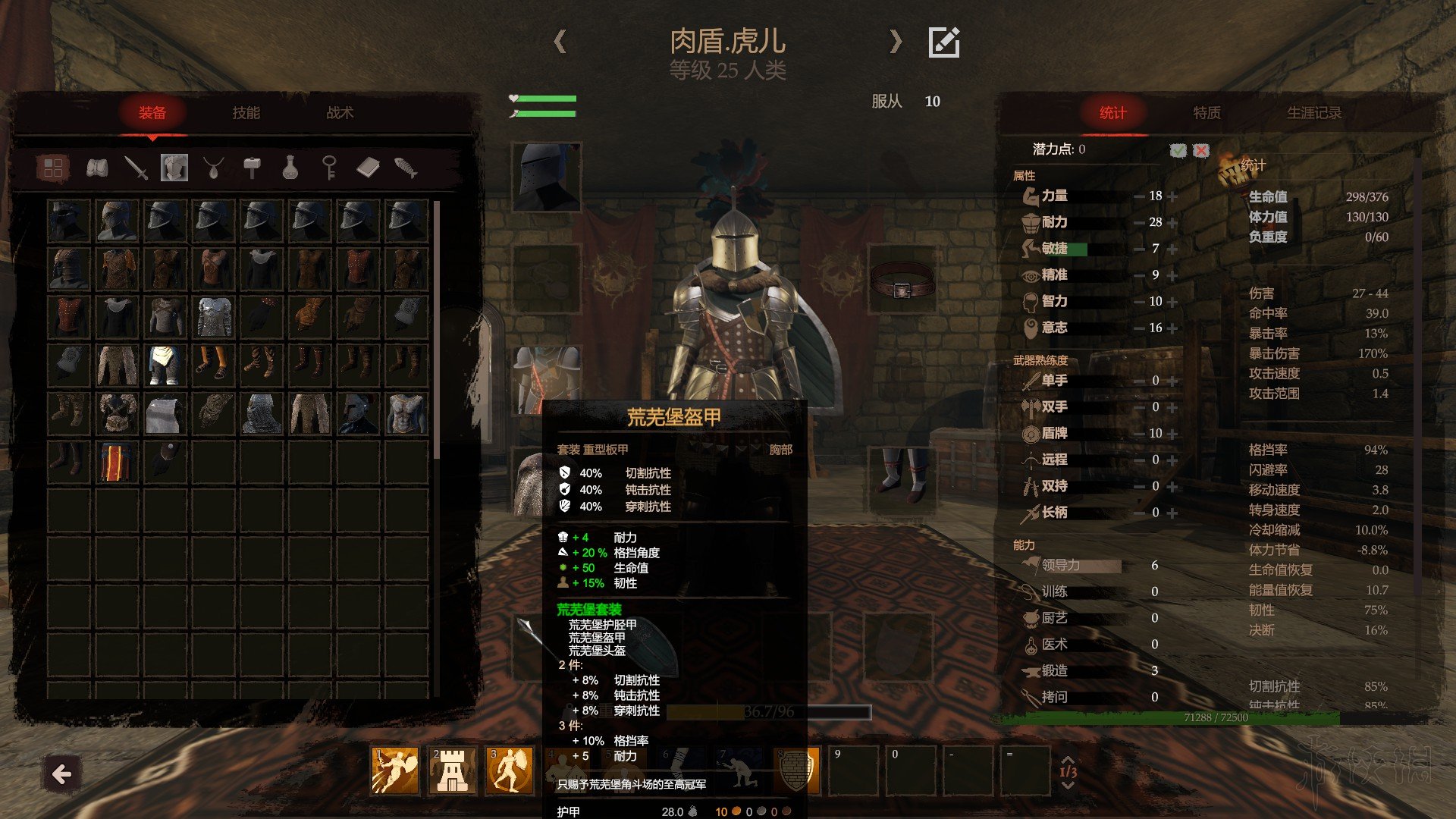Show all items with the grid filter

[53, 168]
